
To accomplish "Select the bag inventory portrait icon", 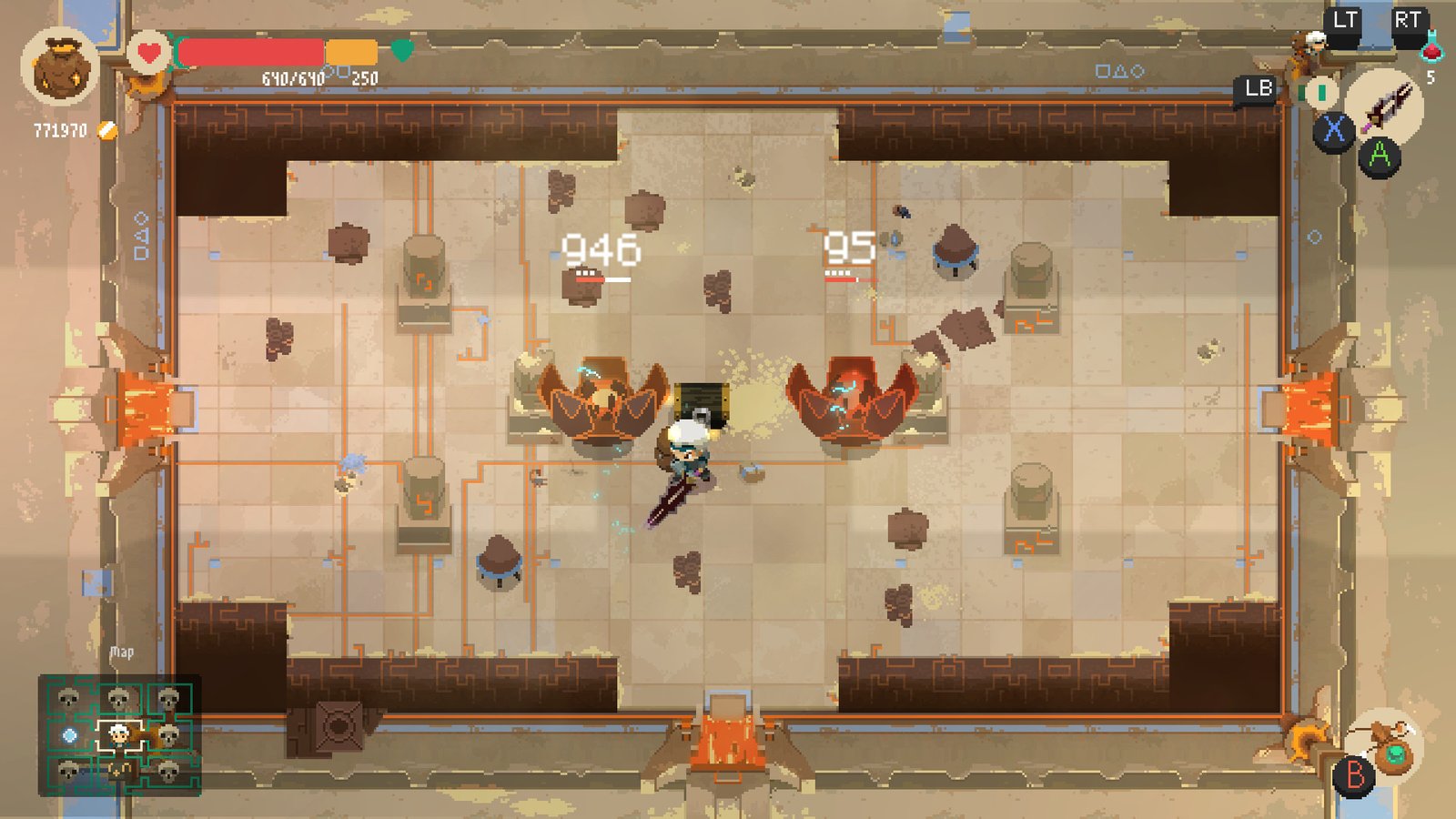I will pos(57,66).
